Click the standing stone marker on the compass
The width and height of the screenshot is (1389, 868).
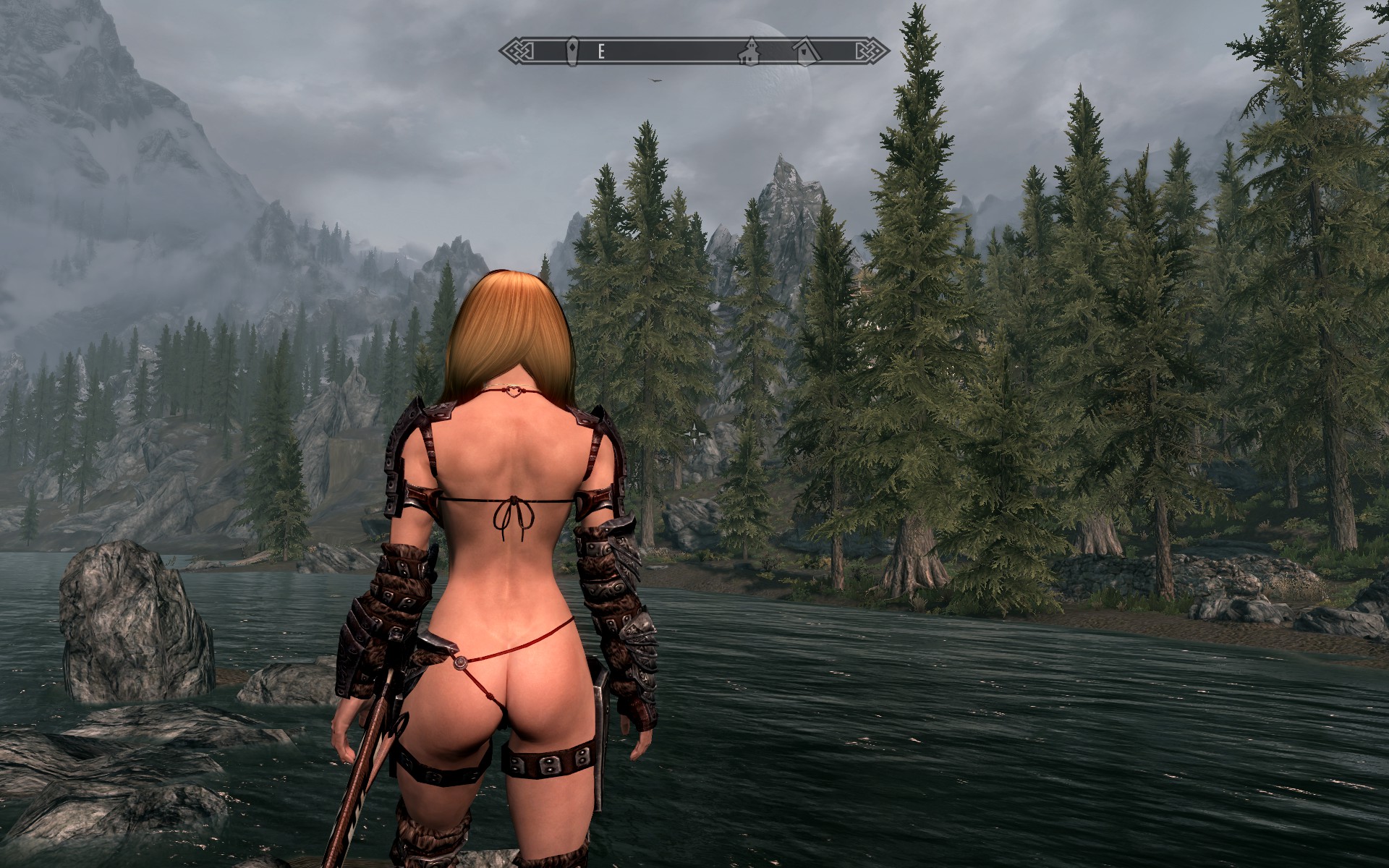click(572, 51)
